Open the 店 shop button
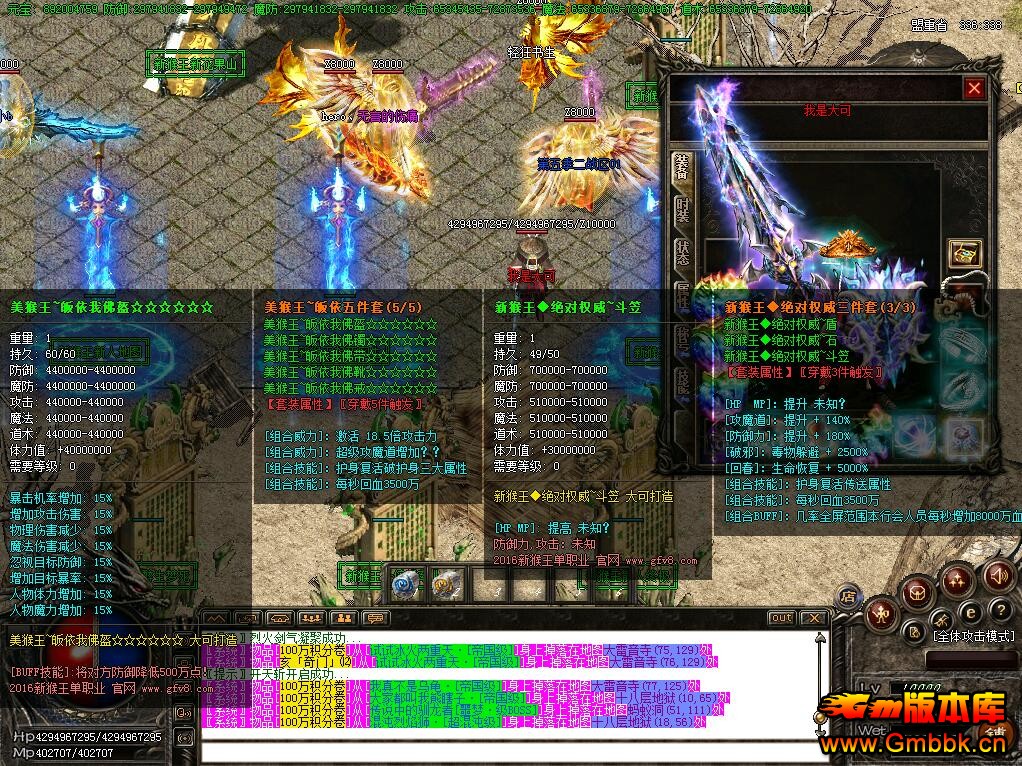Viewport: 1022px width, 766px height. (x=847, y=597)
